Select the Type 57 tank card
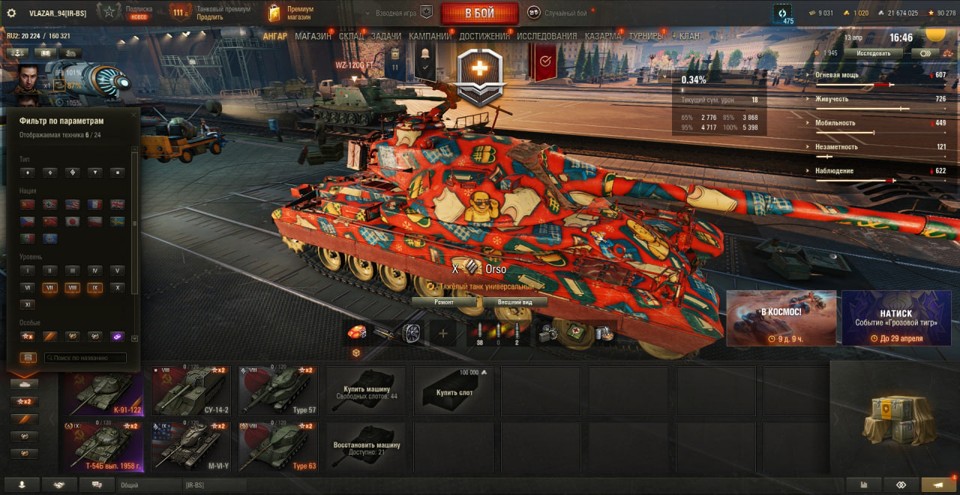The width and height of the screenshot is (960, 495). click(x=278, y=389)
